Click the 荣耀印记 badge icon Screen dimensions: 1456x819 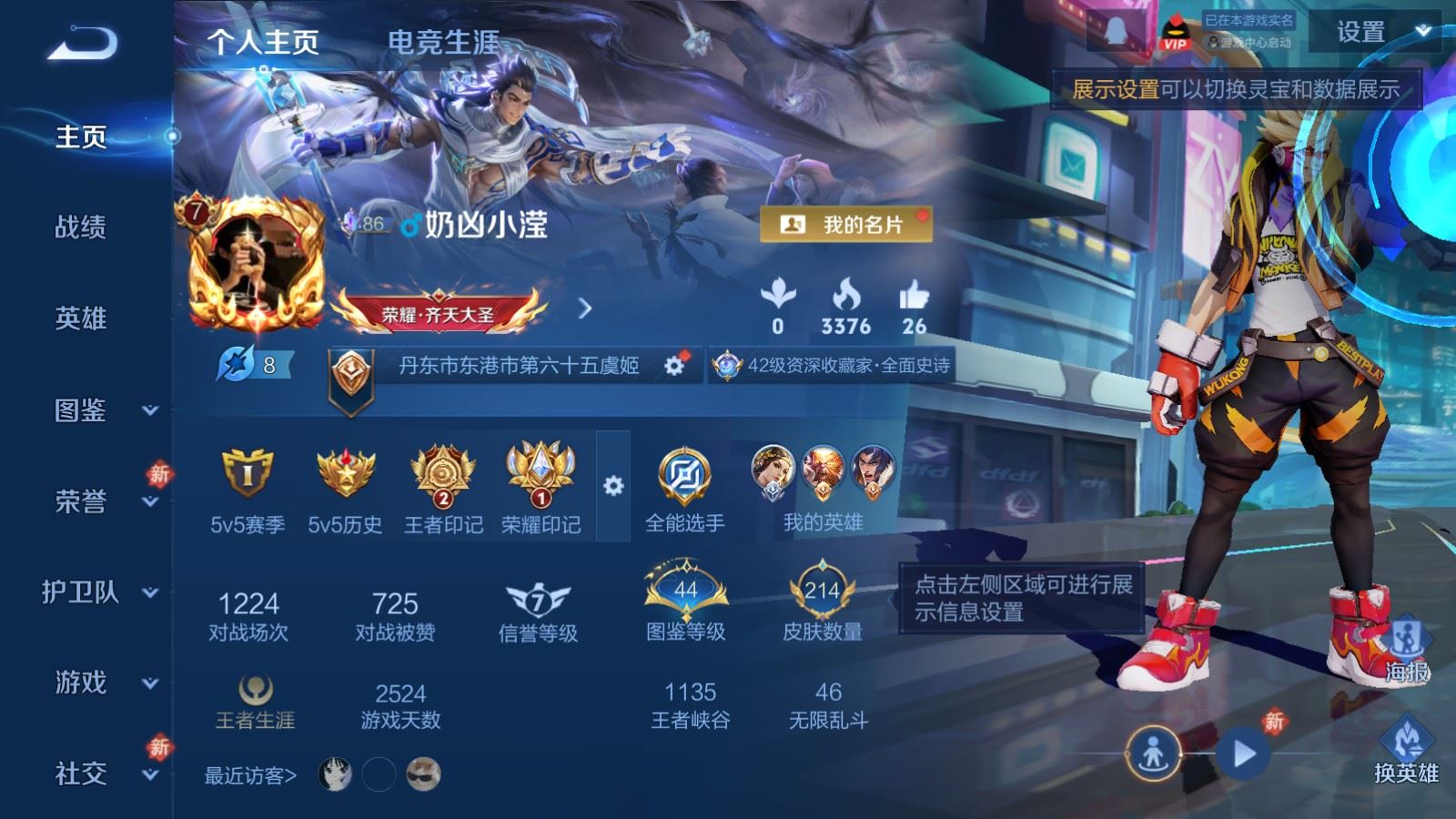541,473
